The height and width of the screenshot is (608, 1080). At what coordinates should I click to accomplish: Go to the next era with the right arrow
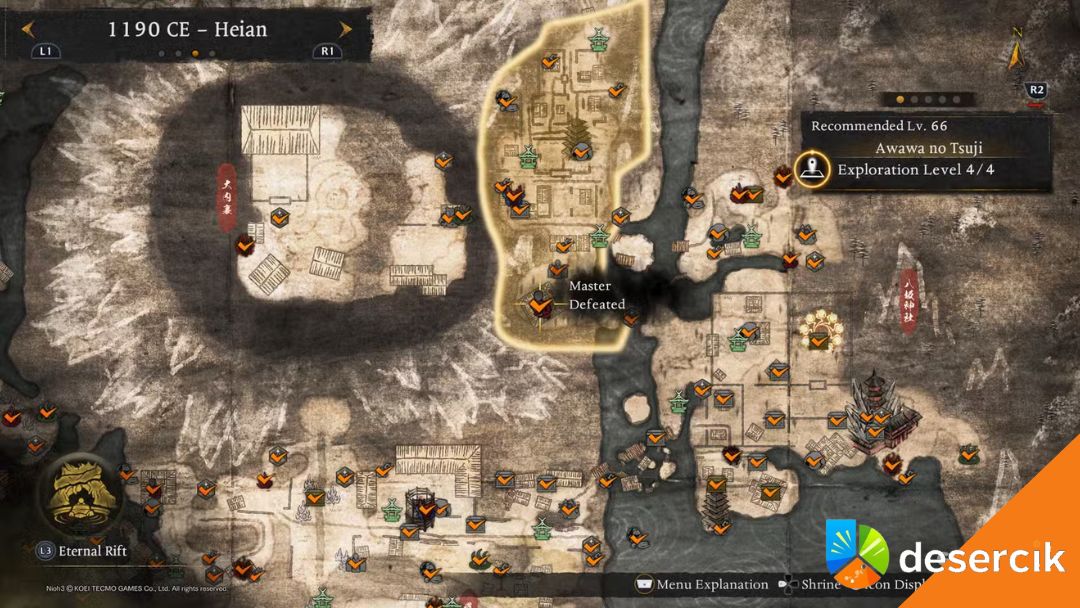tap(346, 29)
